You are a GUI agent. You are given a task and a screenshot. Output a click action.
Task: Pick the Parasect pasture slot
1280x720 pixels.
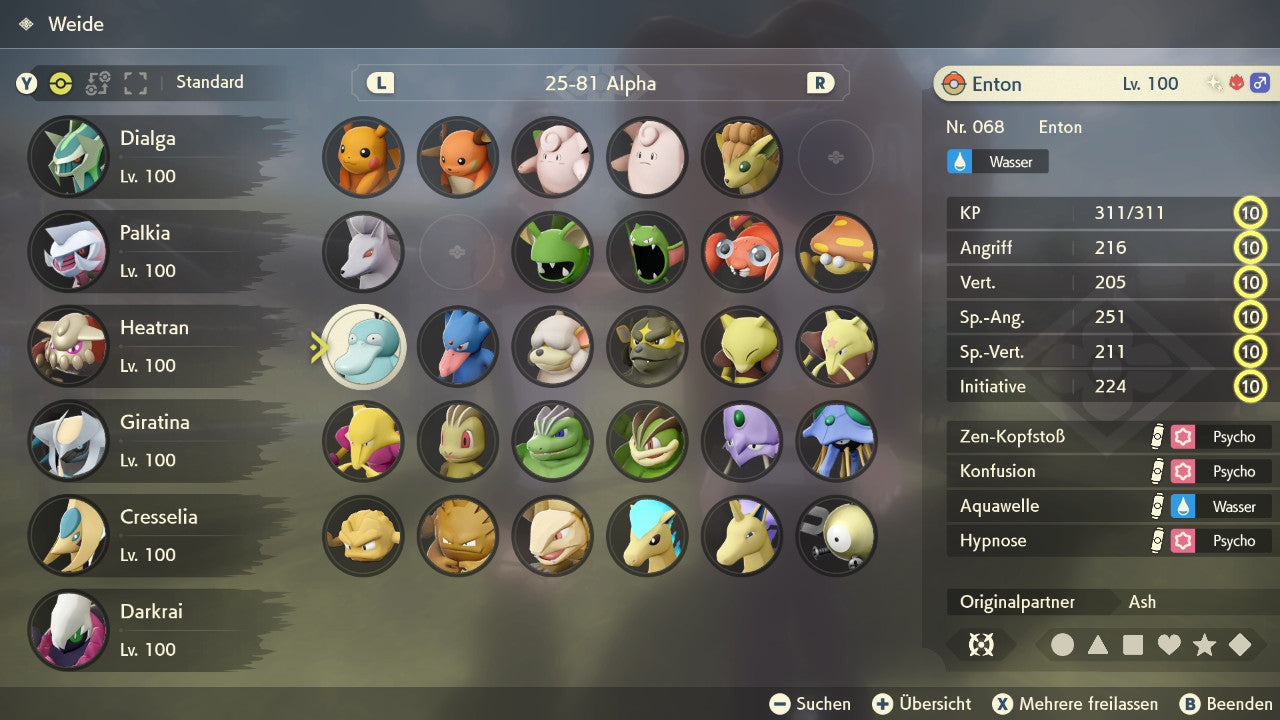click(836, 252)
